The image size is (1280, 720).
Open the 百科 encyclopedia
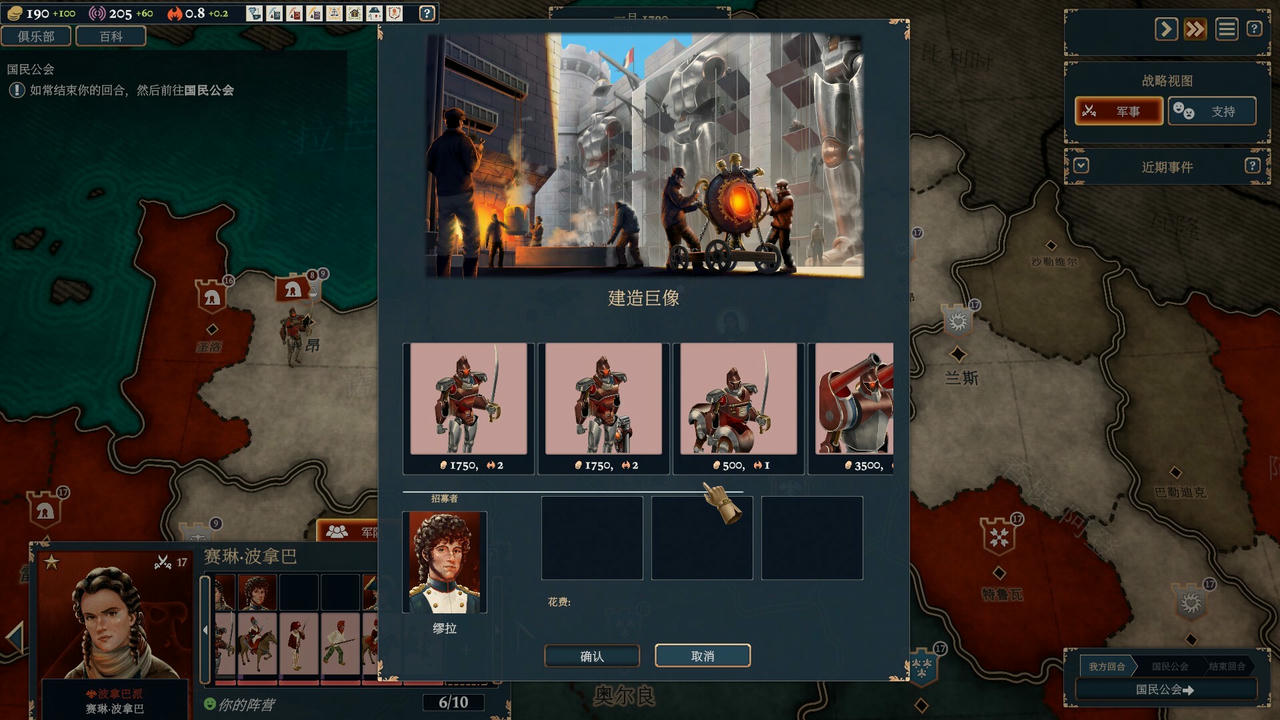pyautogui.click(x=113, y=36)
